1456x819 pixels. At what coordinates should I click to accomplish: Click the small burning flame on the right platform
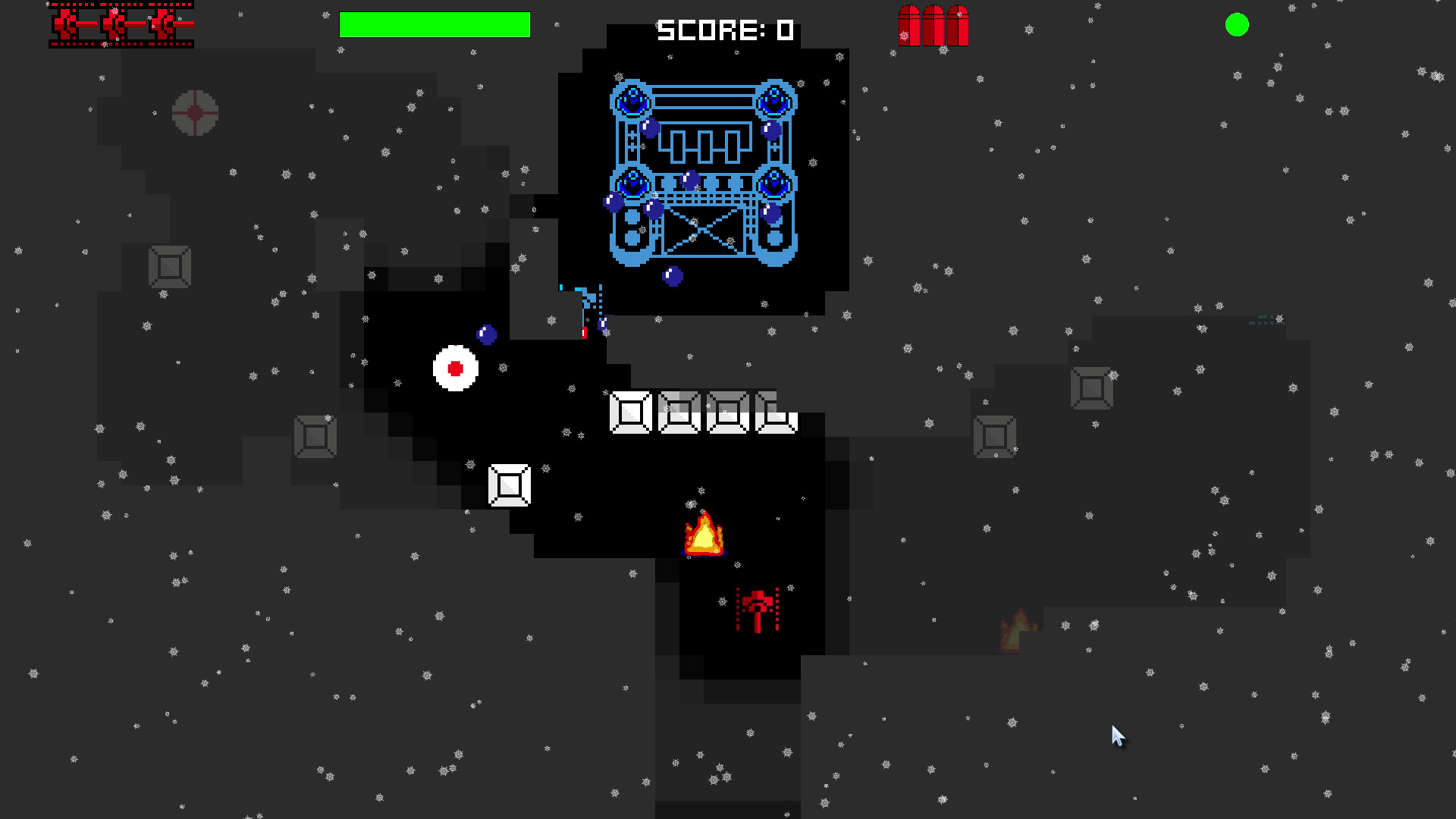[x=1016, y=629]
